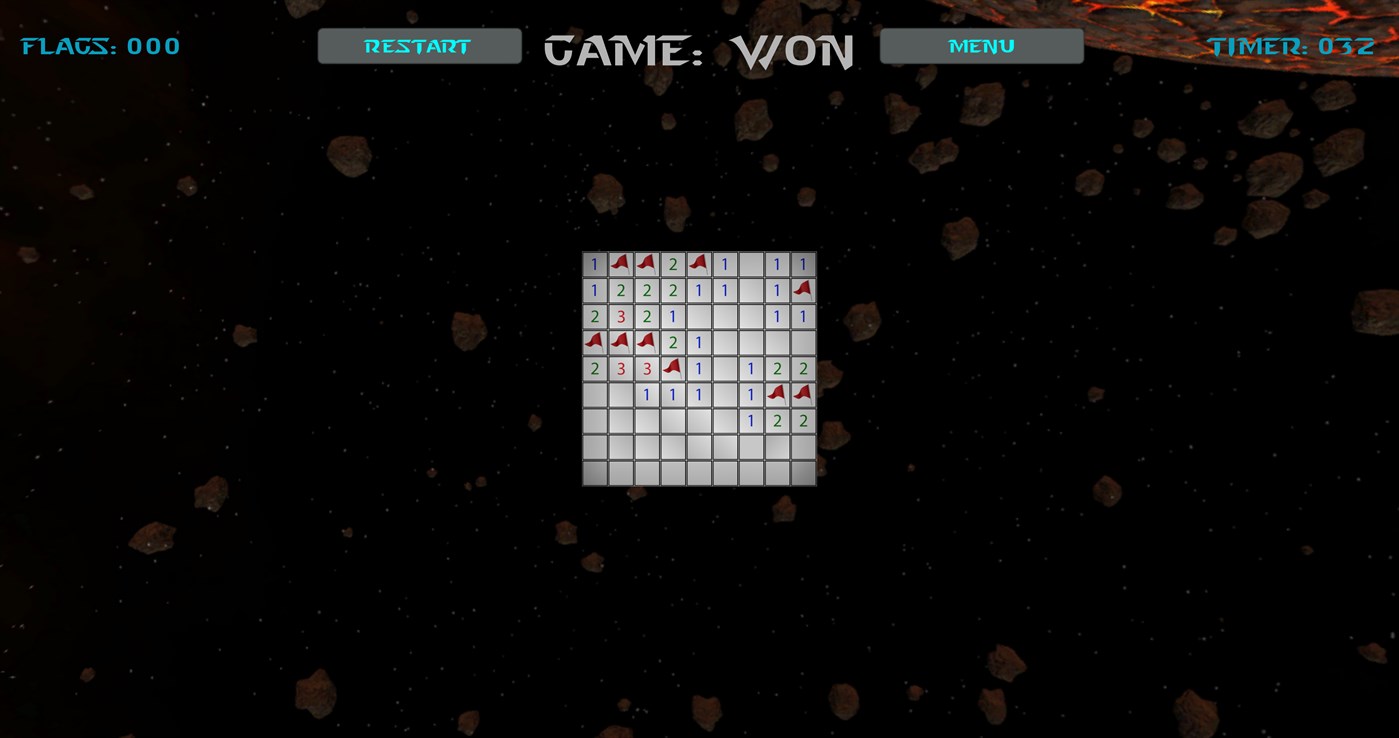This screenshot has width=1399, height=738.
Task: Click the middle flag of the three in fourth row
Action: [x=620, y=341]
